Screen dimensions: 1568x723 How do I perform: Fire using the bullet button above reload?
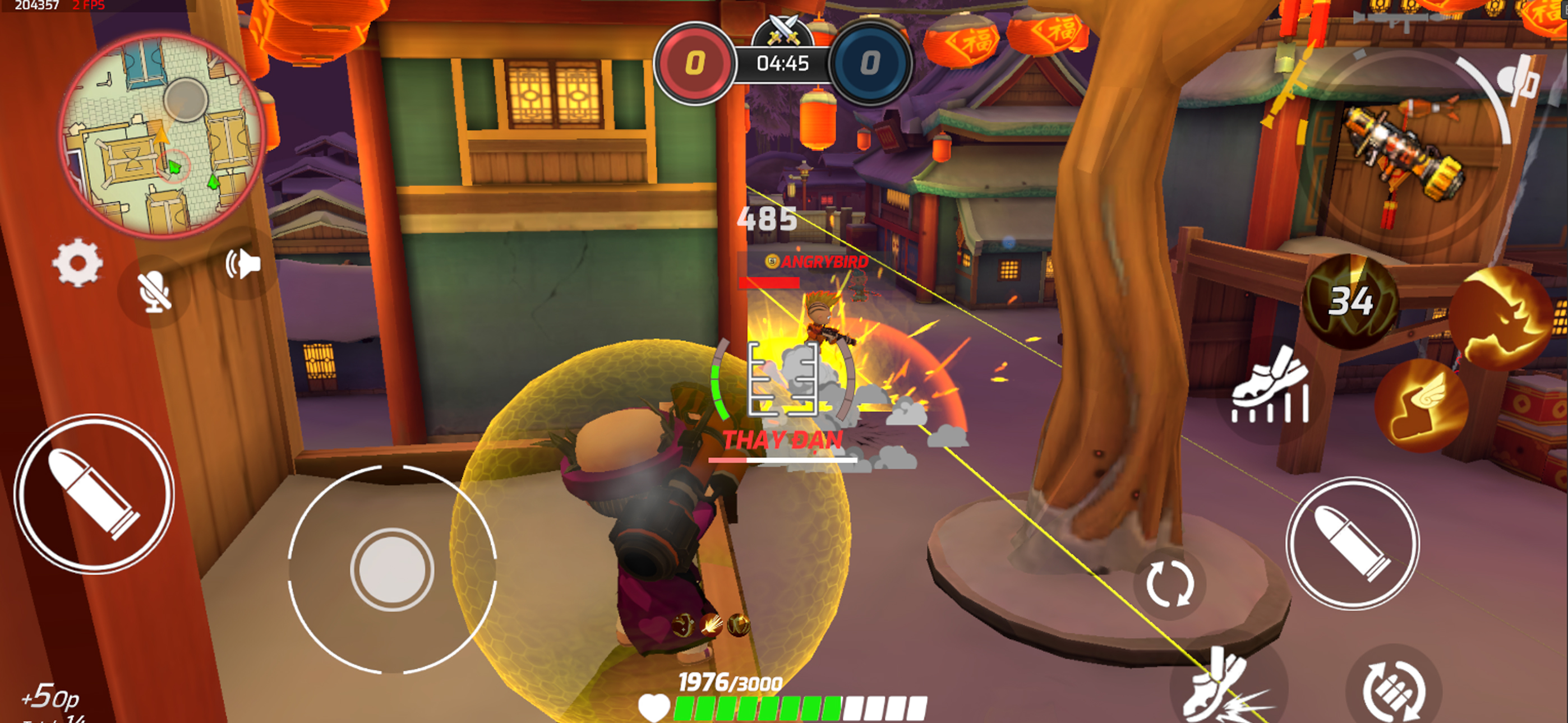1352,543
